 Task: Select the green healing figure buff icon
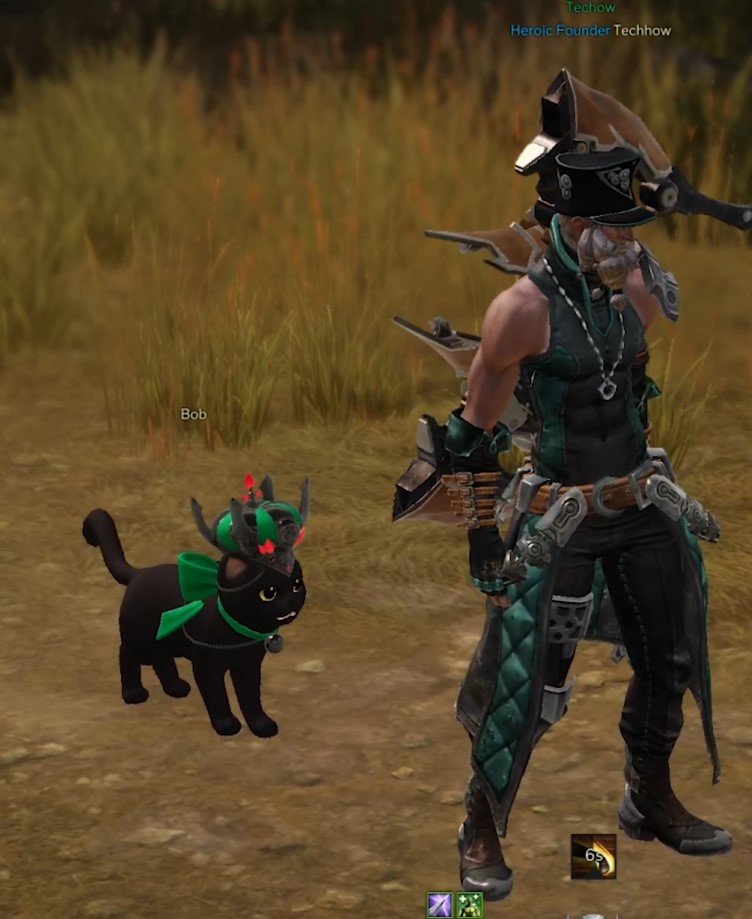[469, 906]
